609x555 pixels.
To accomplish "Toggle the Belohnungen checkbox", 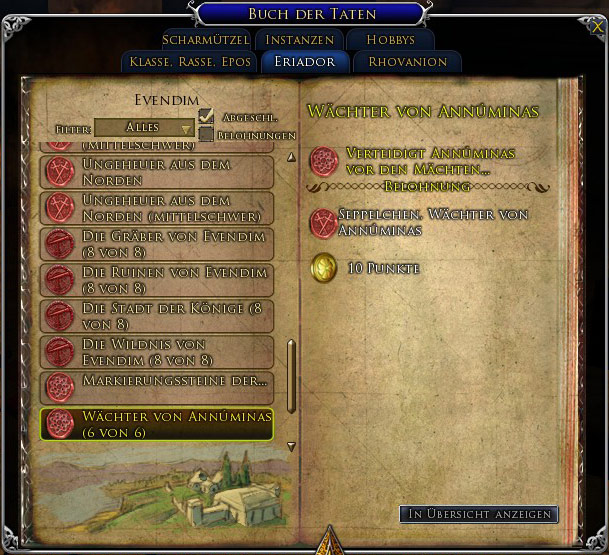I will pos(207,134).
